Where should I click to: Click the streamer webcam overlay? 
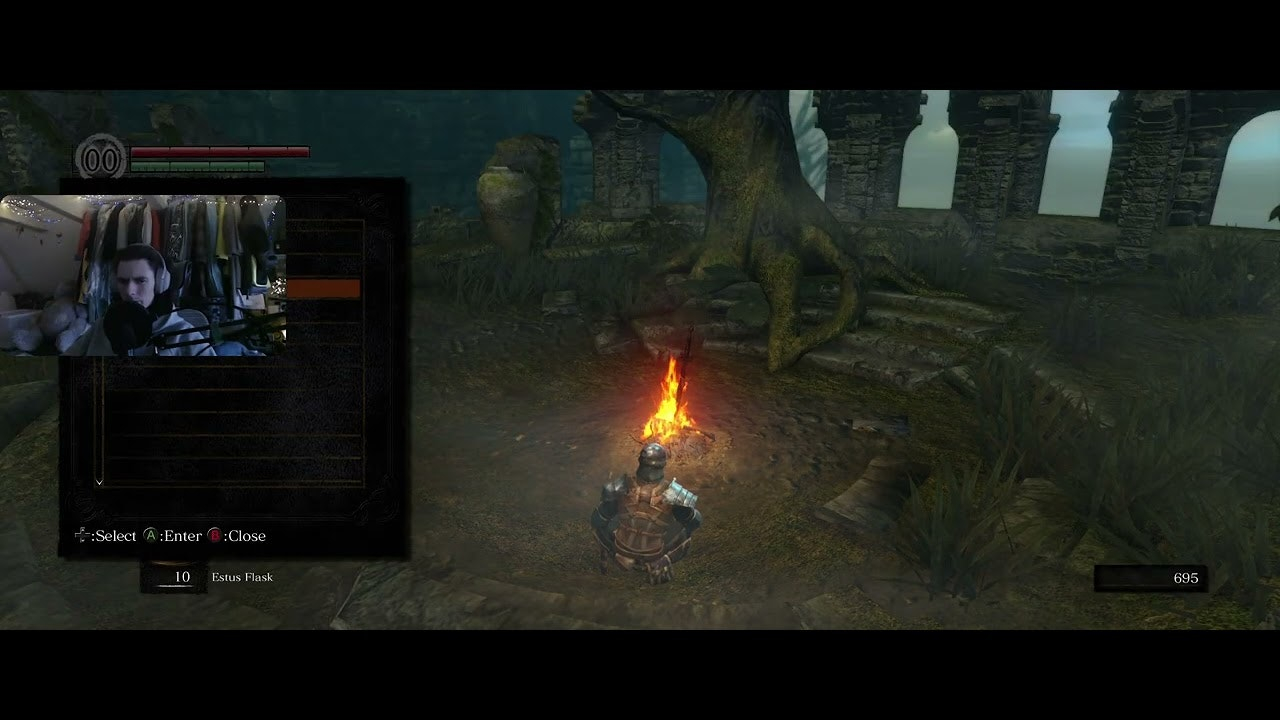tap(143, 276)
